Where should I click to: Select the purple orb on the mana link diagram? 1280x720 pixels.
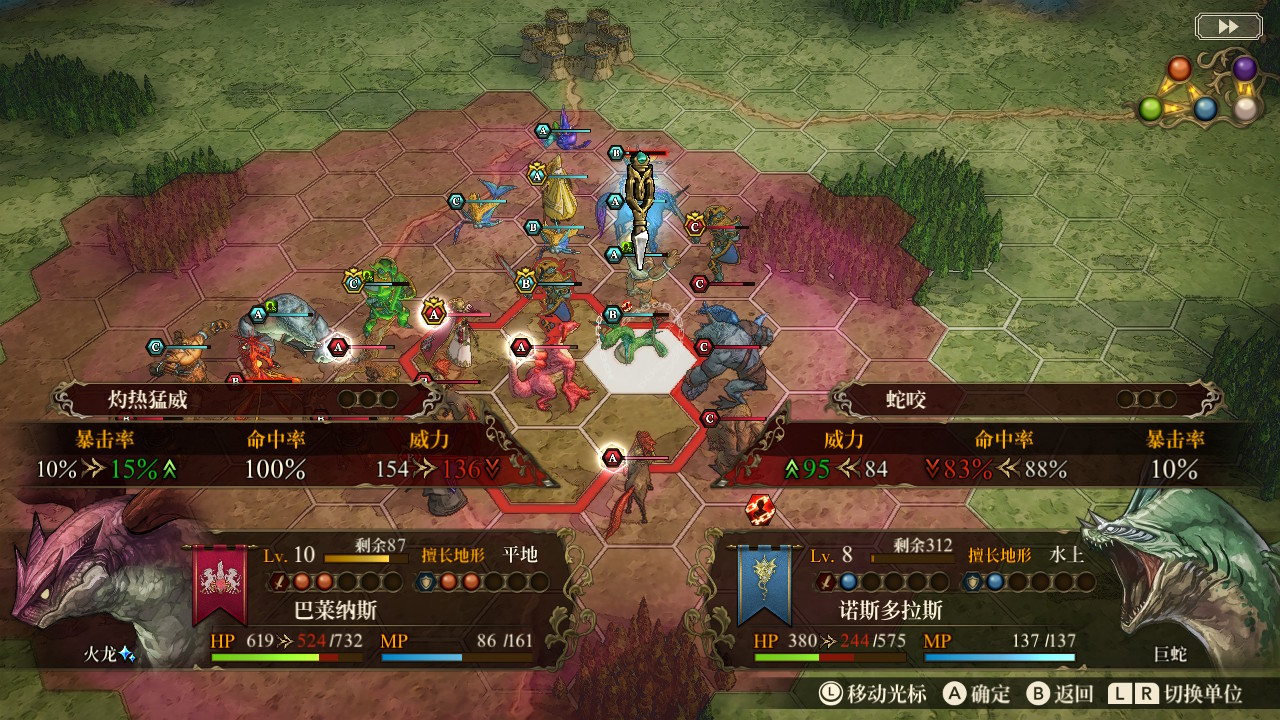(1244, 68)
